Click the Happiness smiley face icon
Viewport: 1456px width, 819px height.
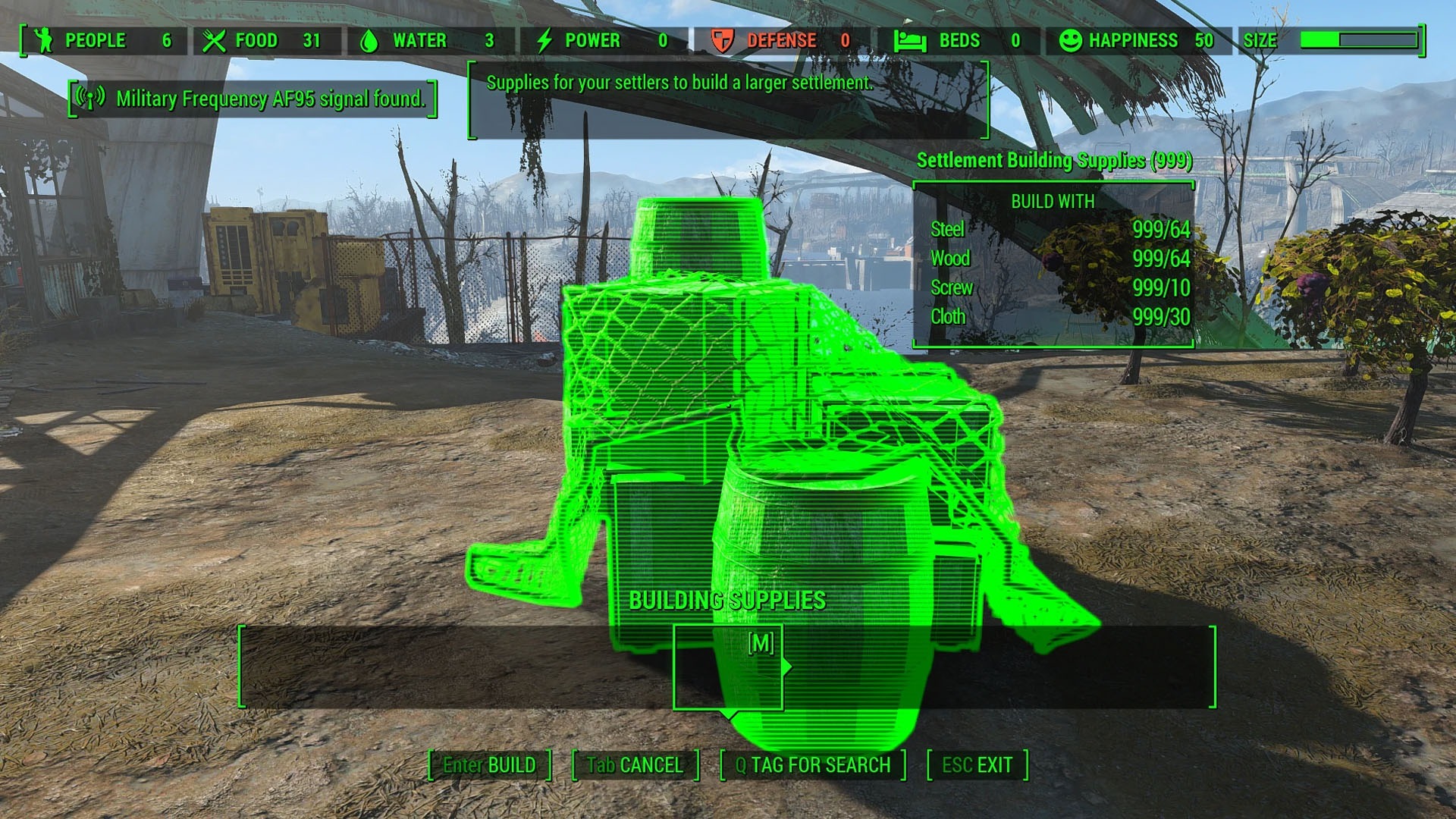1069,41
